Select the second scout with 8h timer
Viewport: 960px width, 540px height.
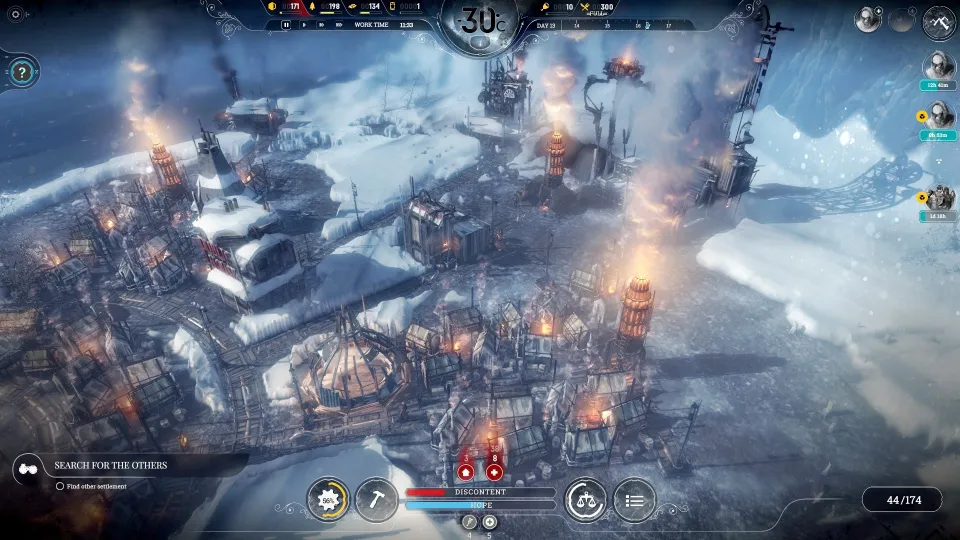(938, 116)
